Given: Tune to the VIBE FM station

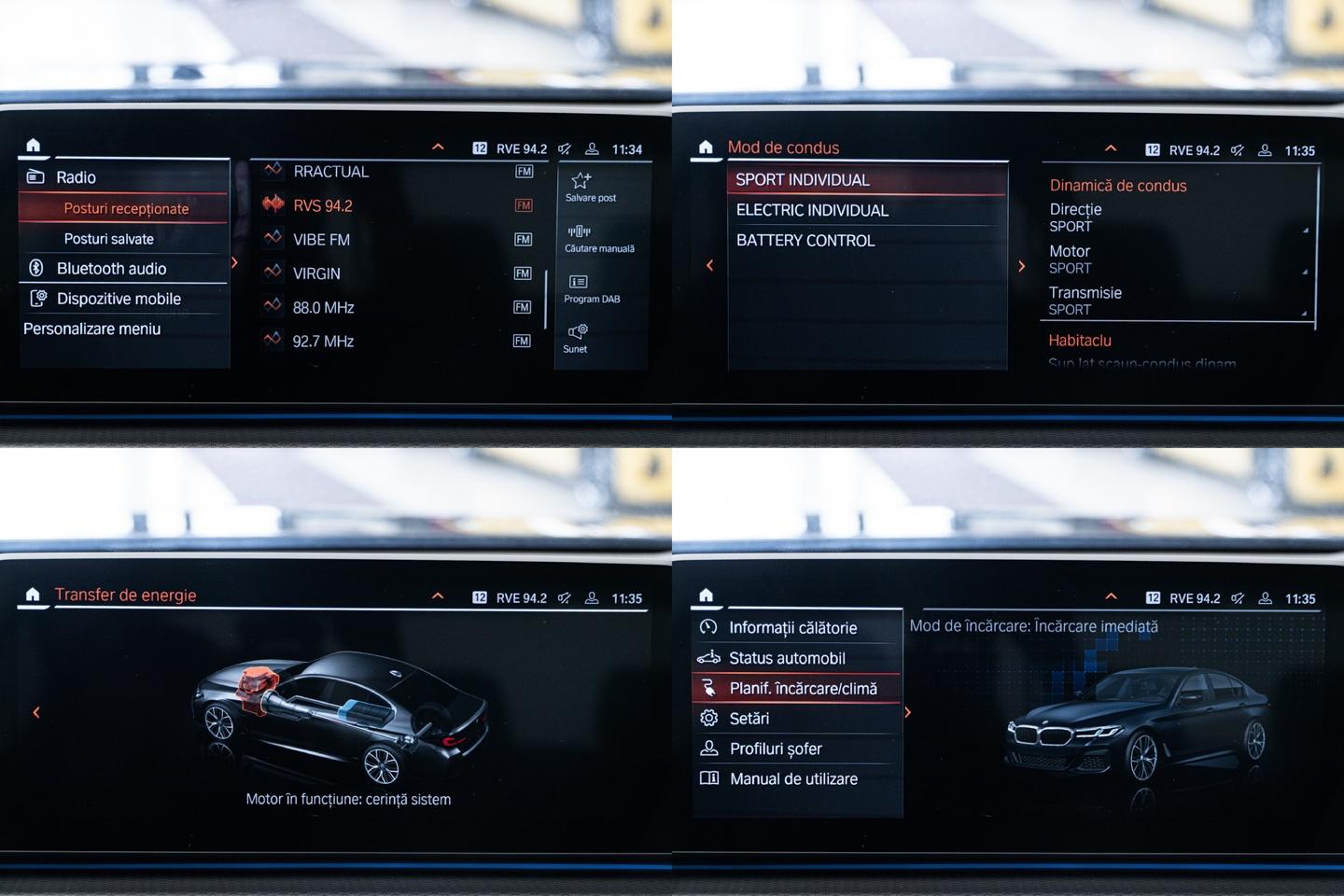Looking at the screenshot, I should 321,240.
